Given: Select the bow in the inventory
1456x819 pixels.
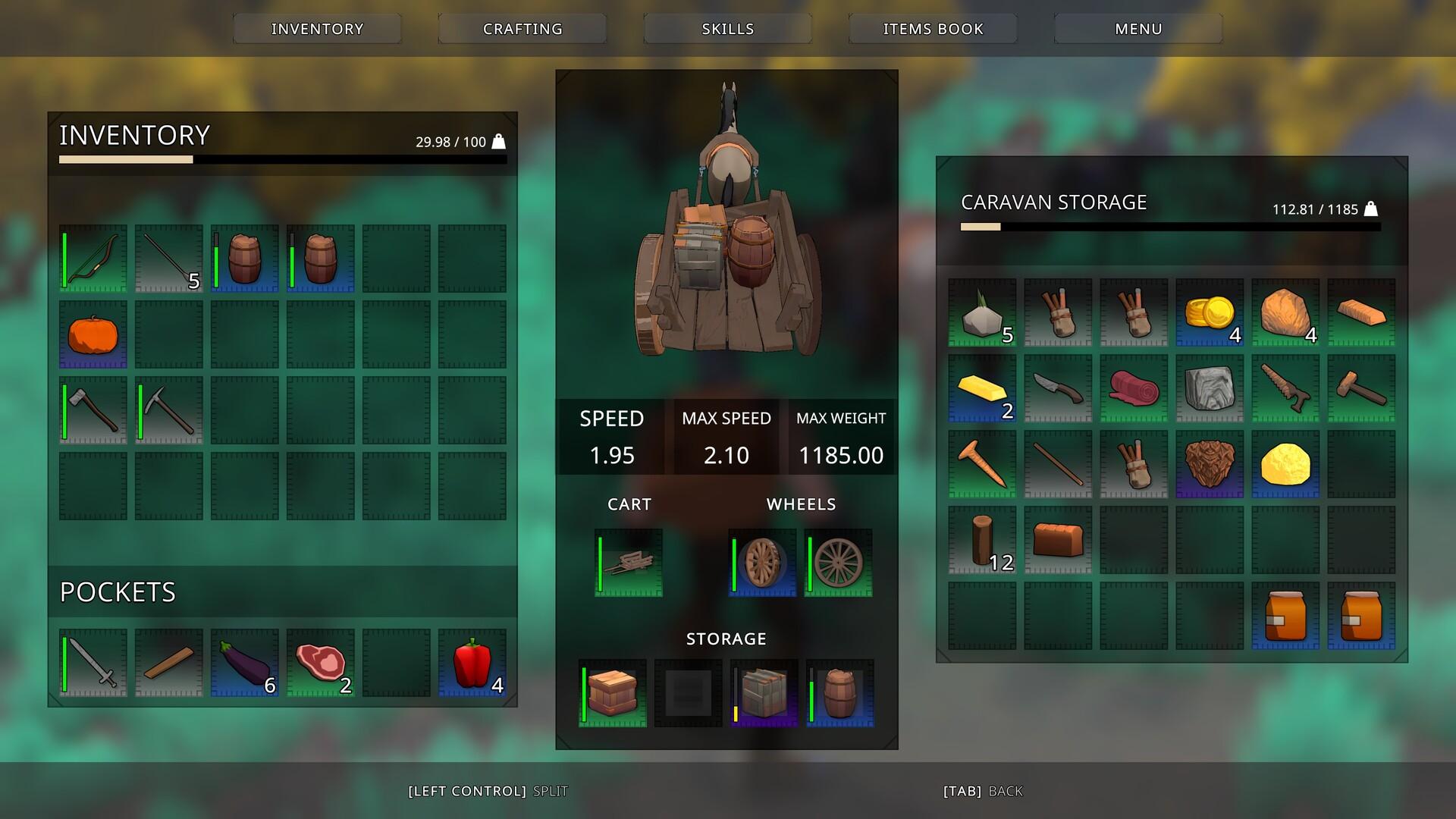Looking at the screenshot, I should [x=92, y=258].
